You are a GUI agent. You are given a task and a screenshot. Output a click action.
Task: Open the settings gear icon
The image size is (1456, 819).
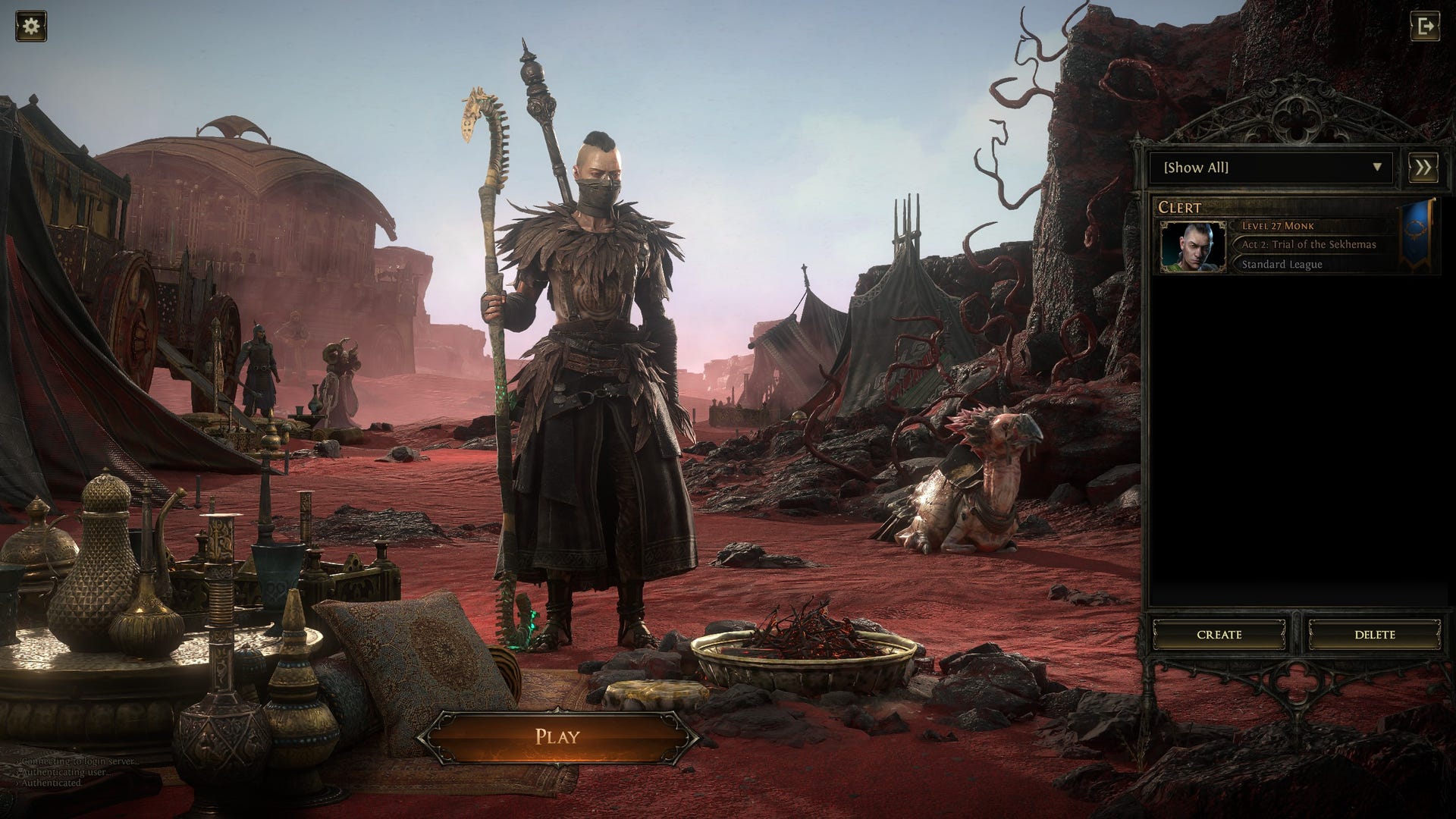click(31, 27)
